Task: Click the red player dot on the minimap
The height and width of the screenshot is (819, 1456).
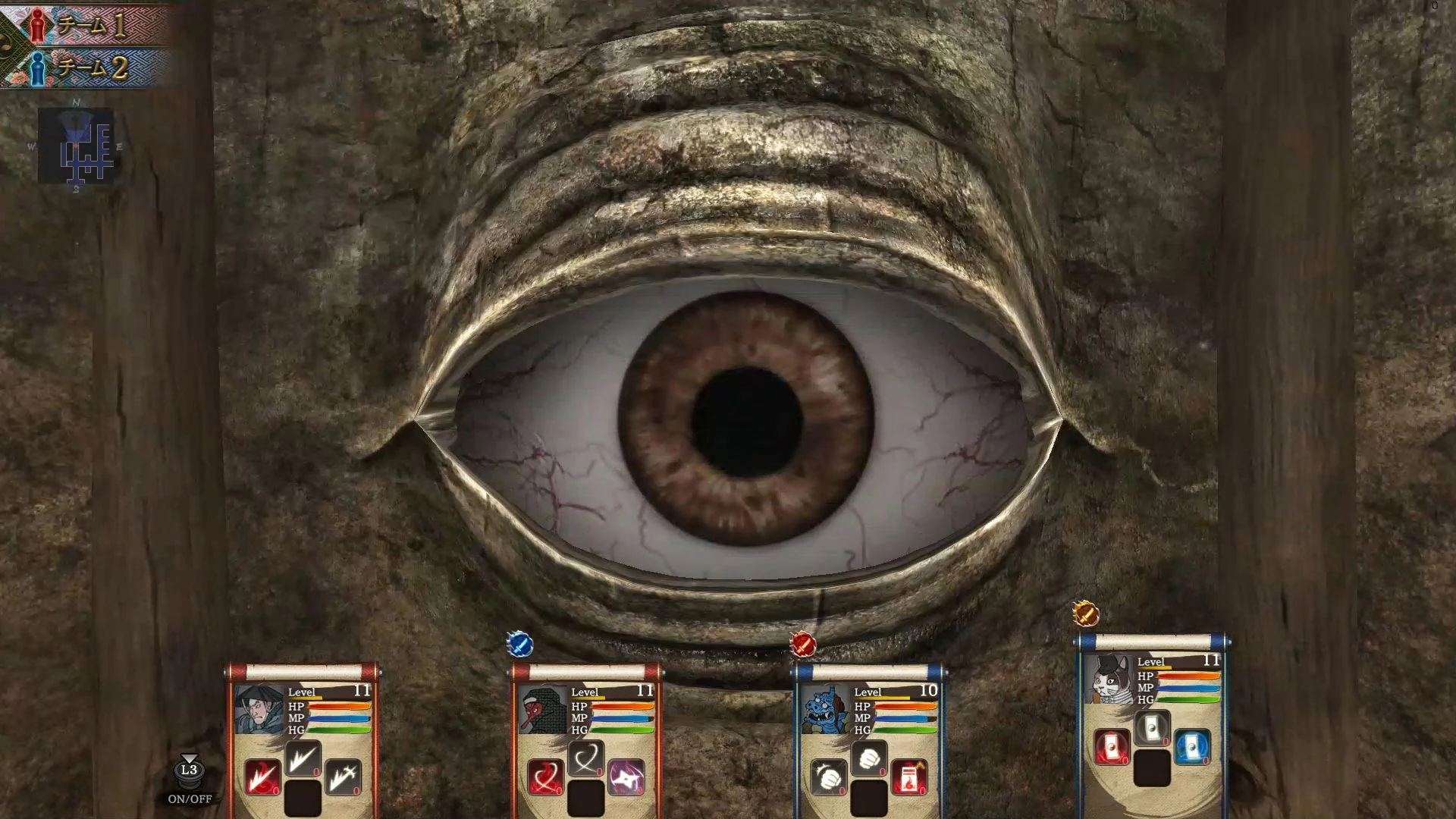Action: pos(77,145)
